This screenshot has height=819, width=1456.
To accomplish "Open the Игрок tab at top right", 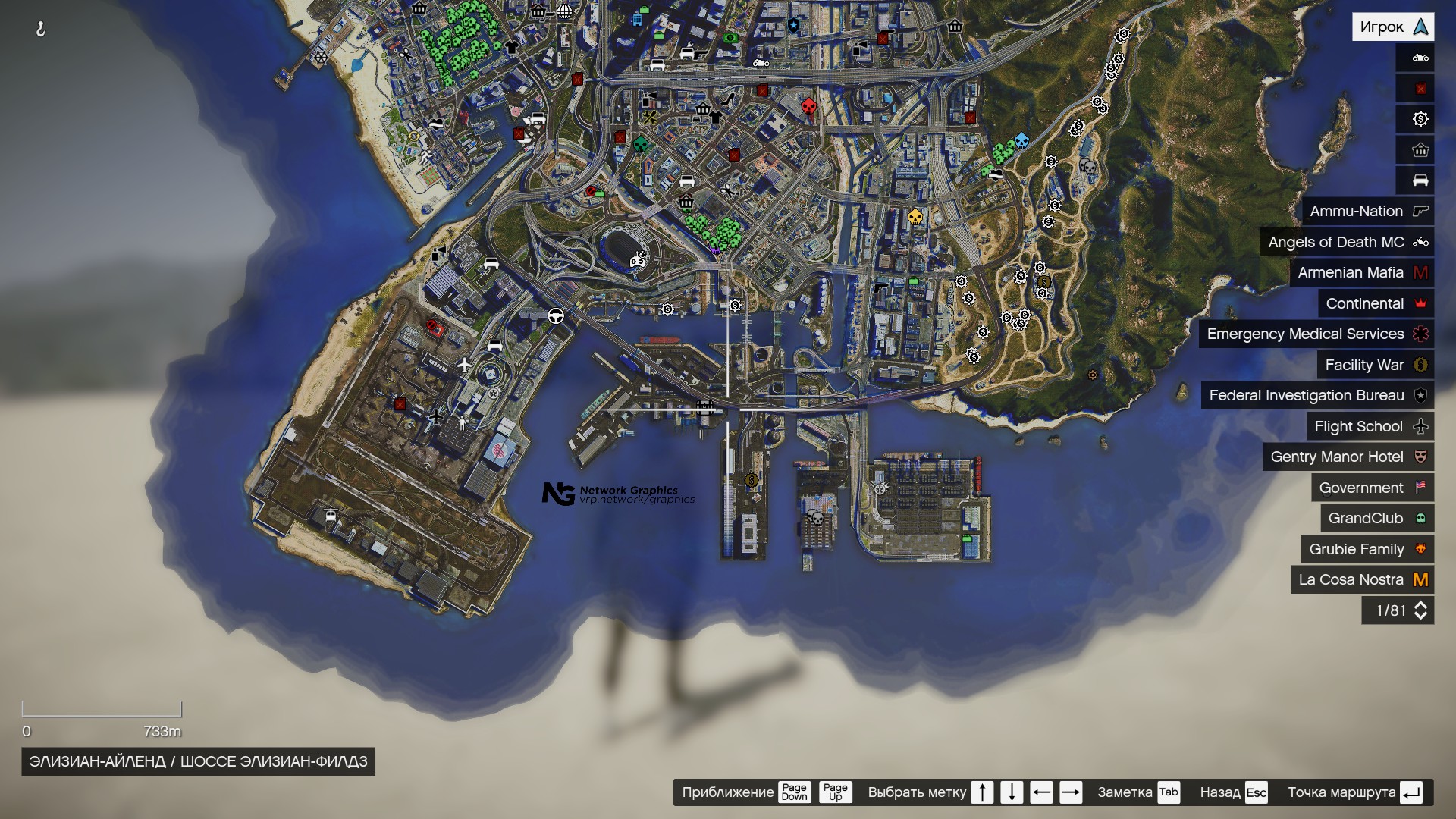I will (x=1394, y=26).
